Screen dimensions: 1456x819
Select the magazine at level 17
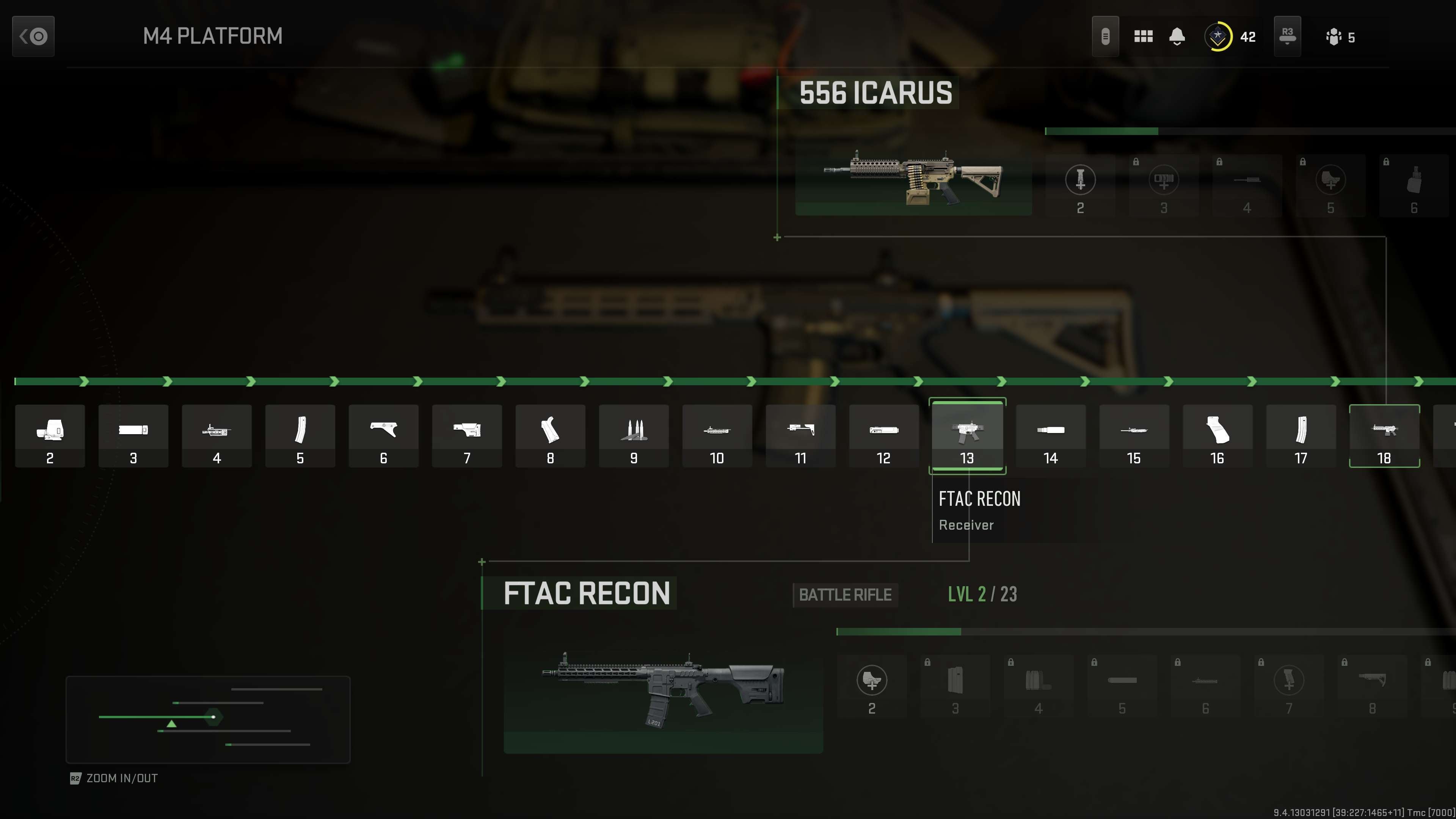[x=1301, y=435]
